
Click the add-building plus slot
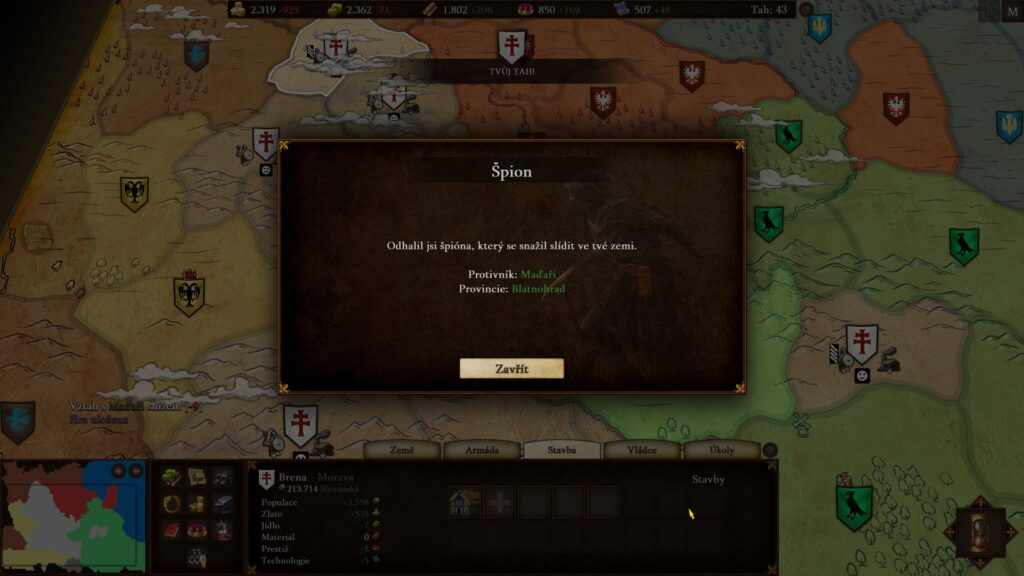point(499,503)
